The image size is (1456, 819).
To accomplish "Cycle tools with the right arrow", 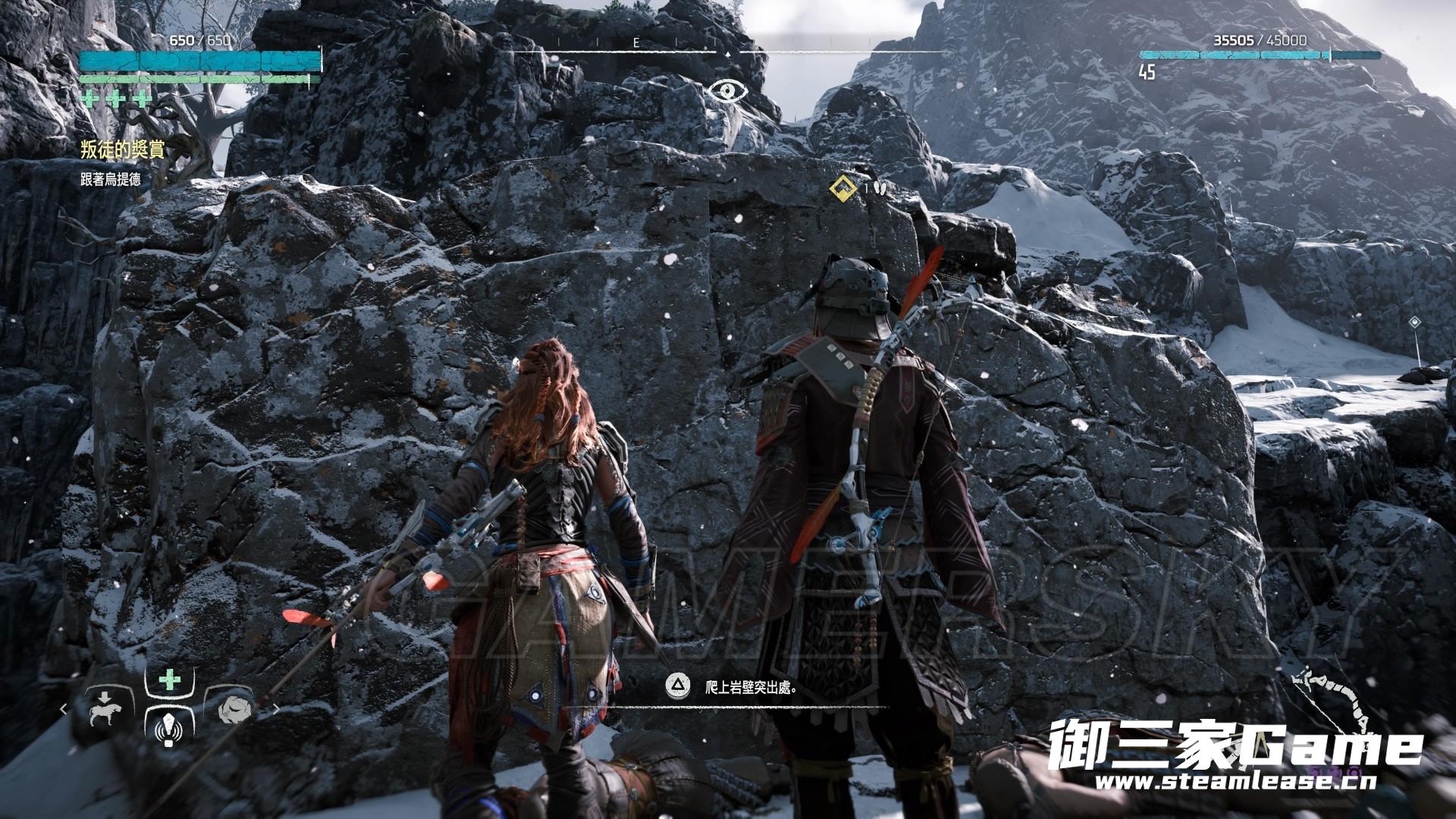I will pos(276,710).
